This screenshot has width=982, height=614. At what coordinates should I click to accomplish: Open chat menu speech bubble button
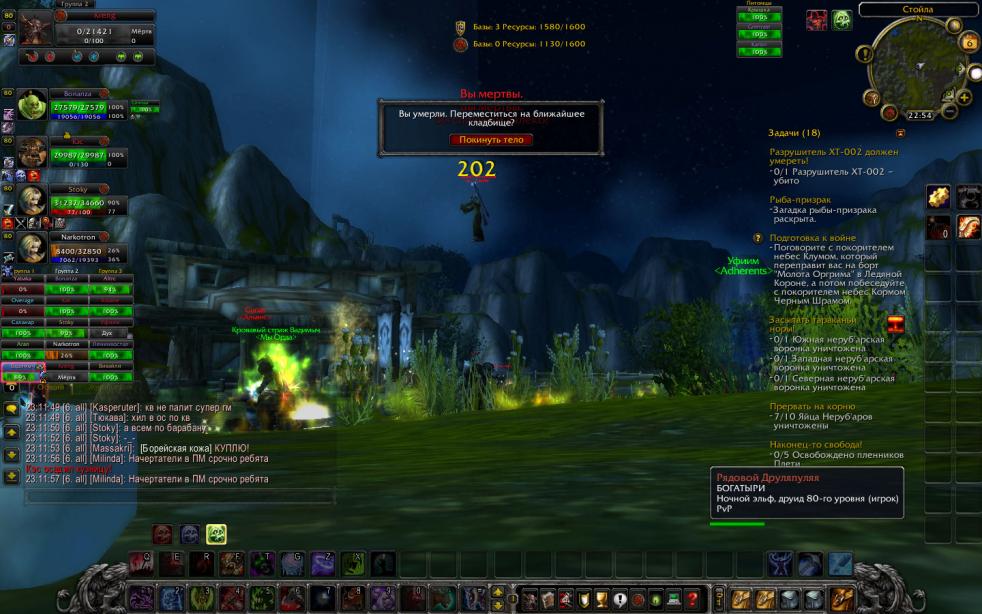(x=11, y=409)
